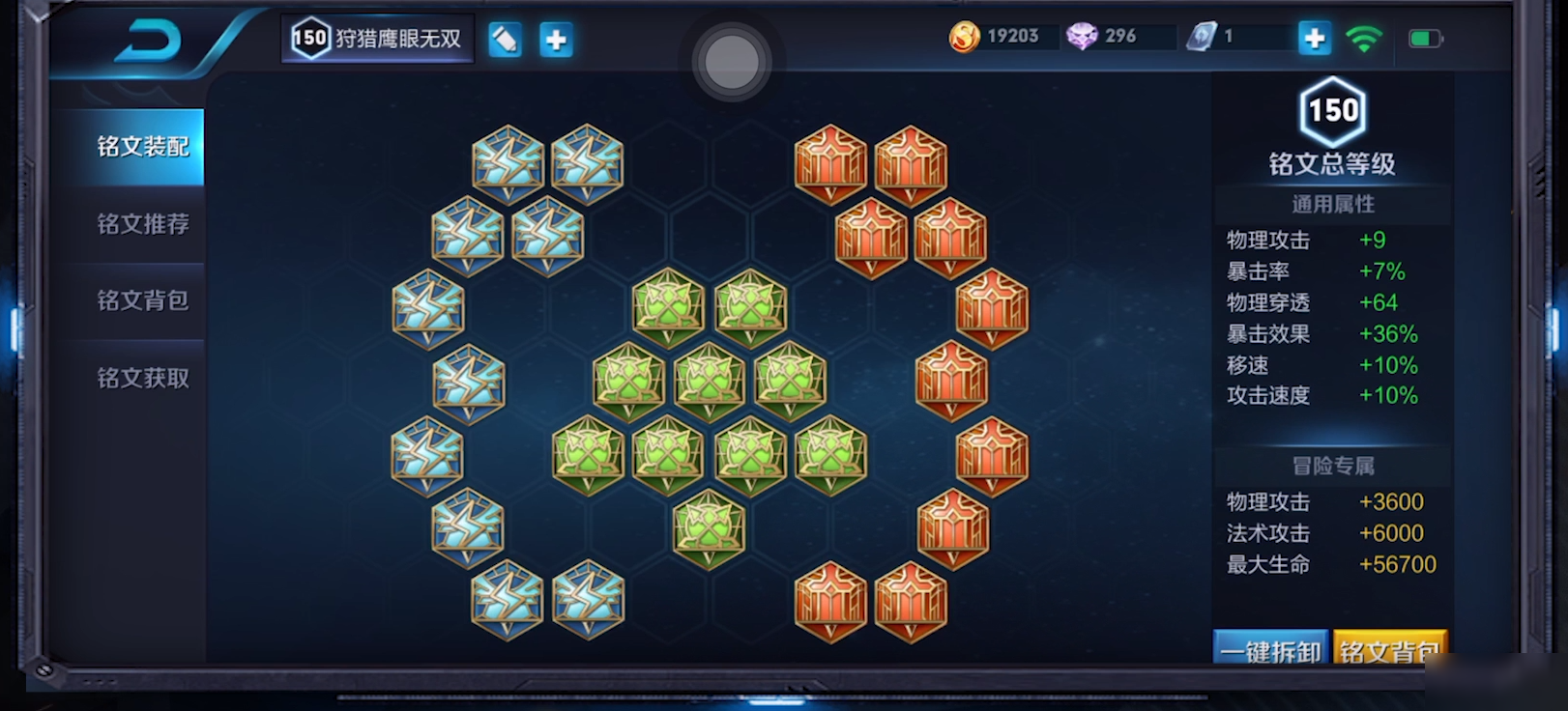This screenshot has height=711, width=1568.
Task: Show the 铭文获取 tab
Action: coord(142,378)
